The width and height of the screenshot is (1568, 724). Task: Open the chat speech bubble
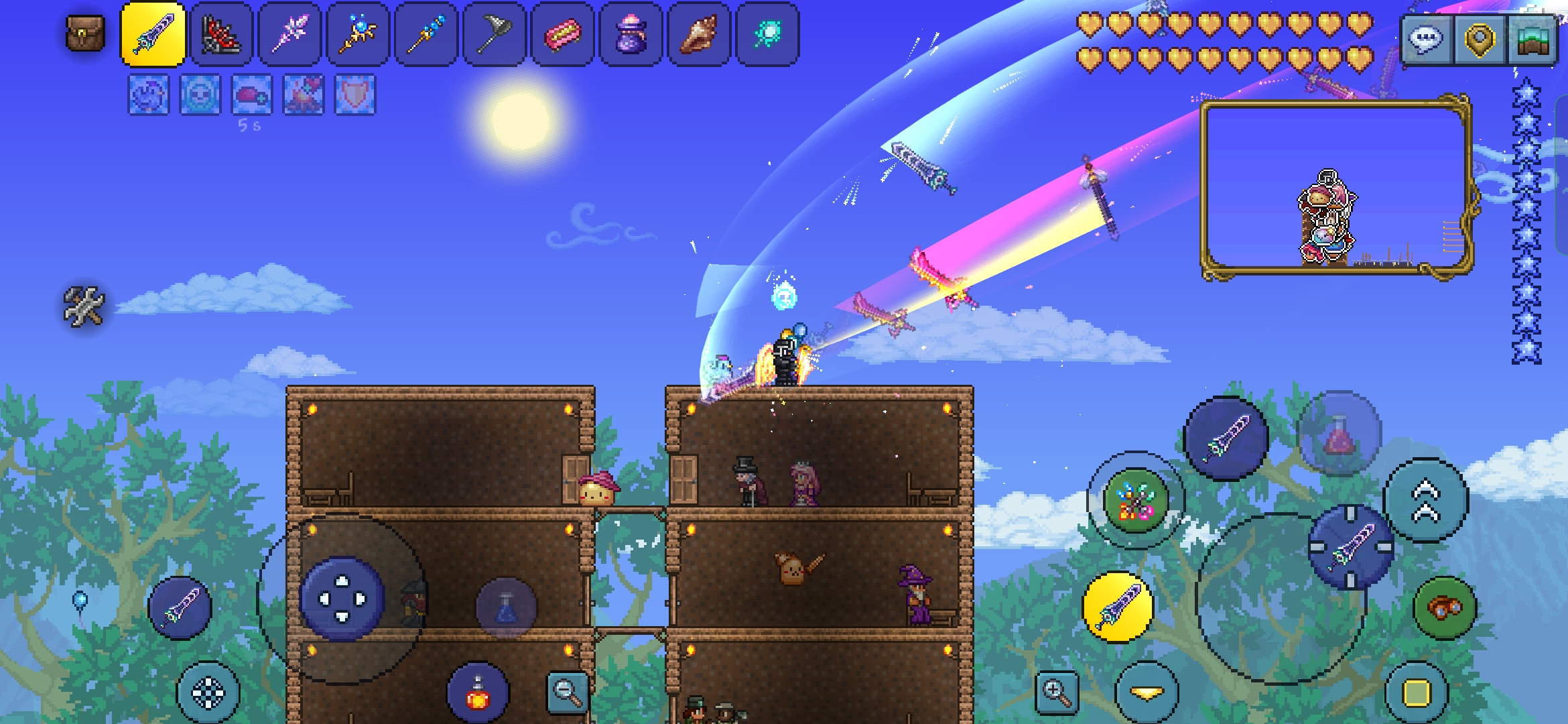pos(1425,39)
